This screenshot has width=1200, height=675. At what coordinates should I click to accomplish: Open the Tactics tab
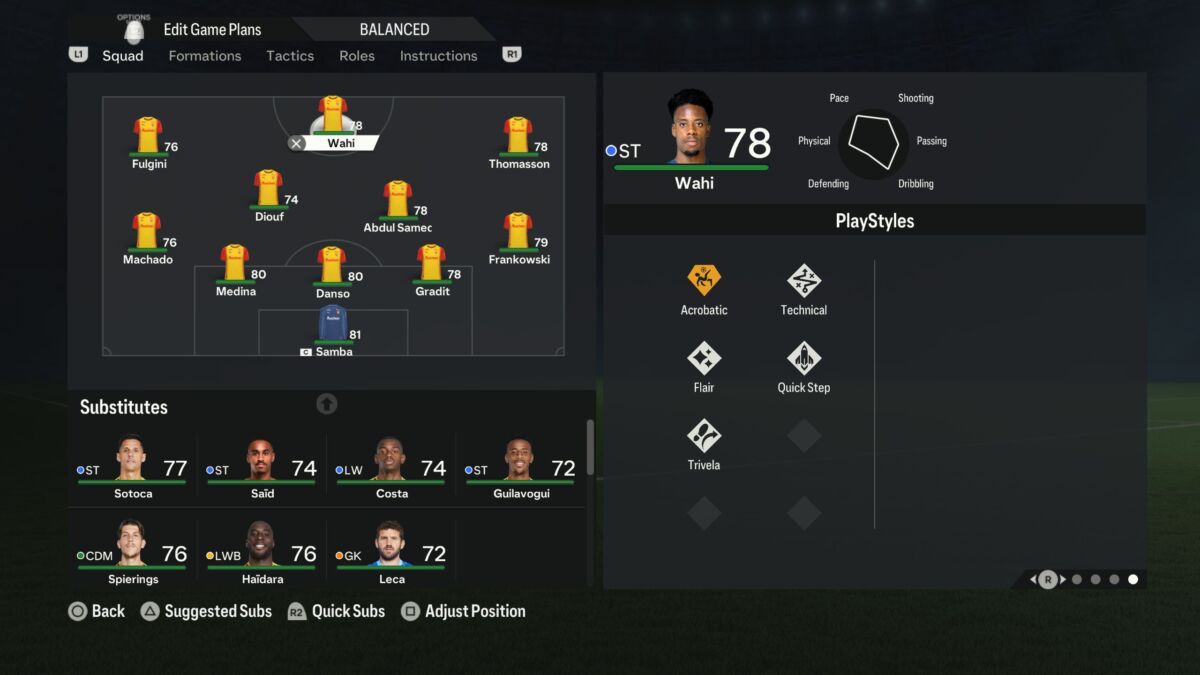[x=290, y=56]
